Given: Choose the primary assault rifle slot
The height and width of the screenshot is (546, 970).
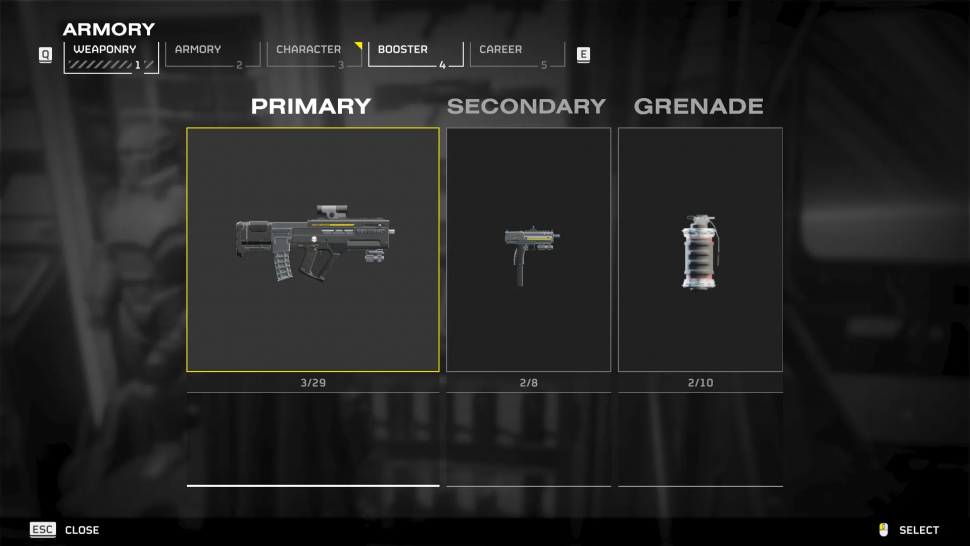Looking at the screenshot, I should 313,250.
